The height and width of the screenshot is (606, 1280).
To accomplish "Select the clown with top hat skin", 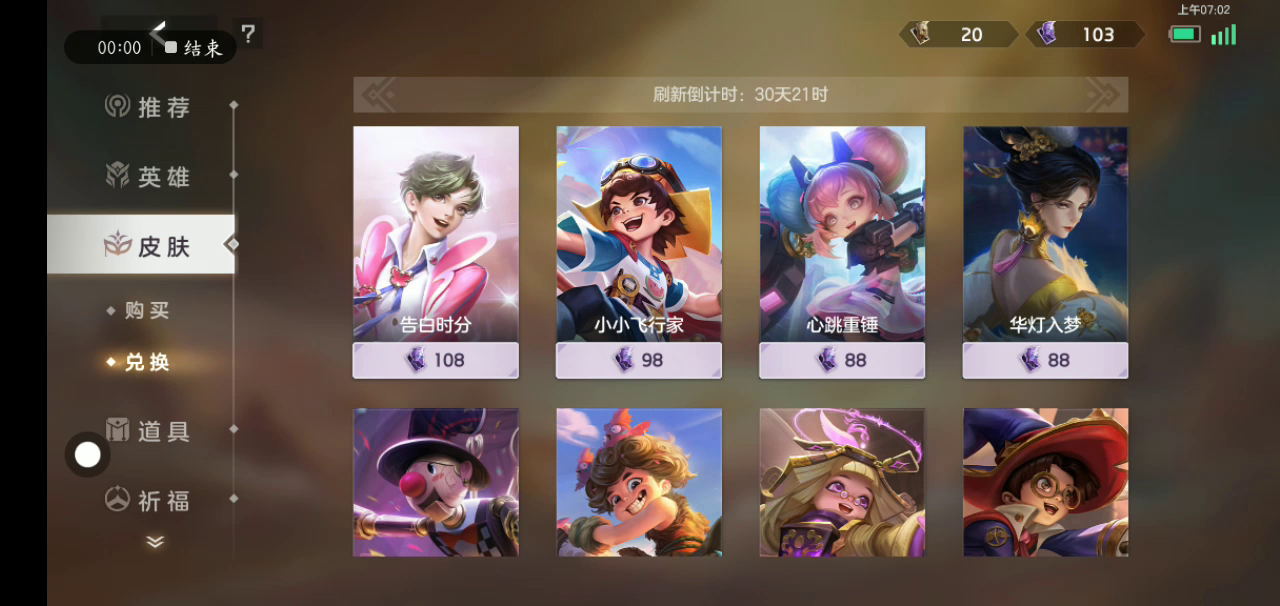I will coord(435,482).
